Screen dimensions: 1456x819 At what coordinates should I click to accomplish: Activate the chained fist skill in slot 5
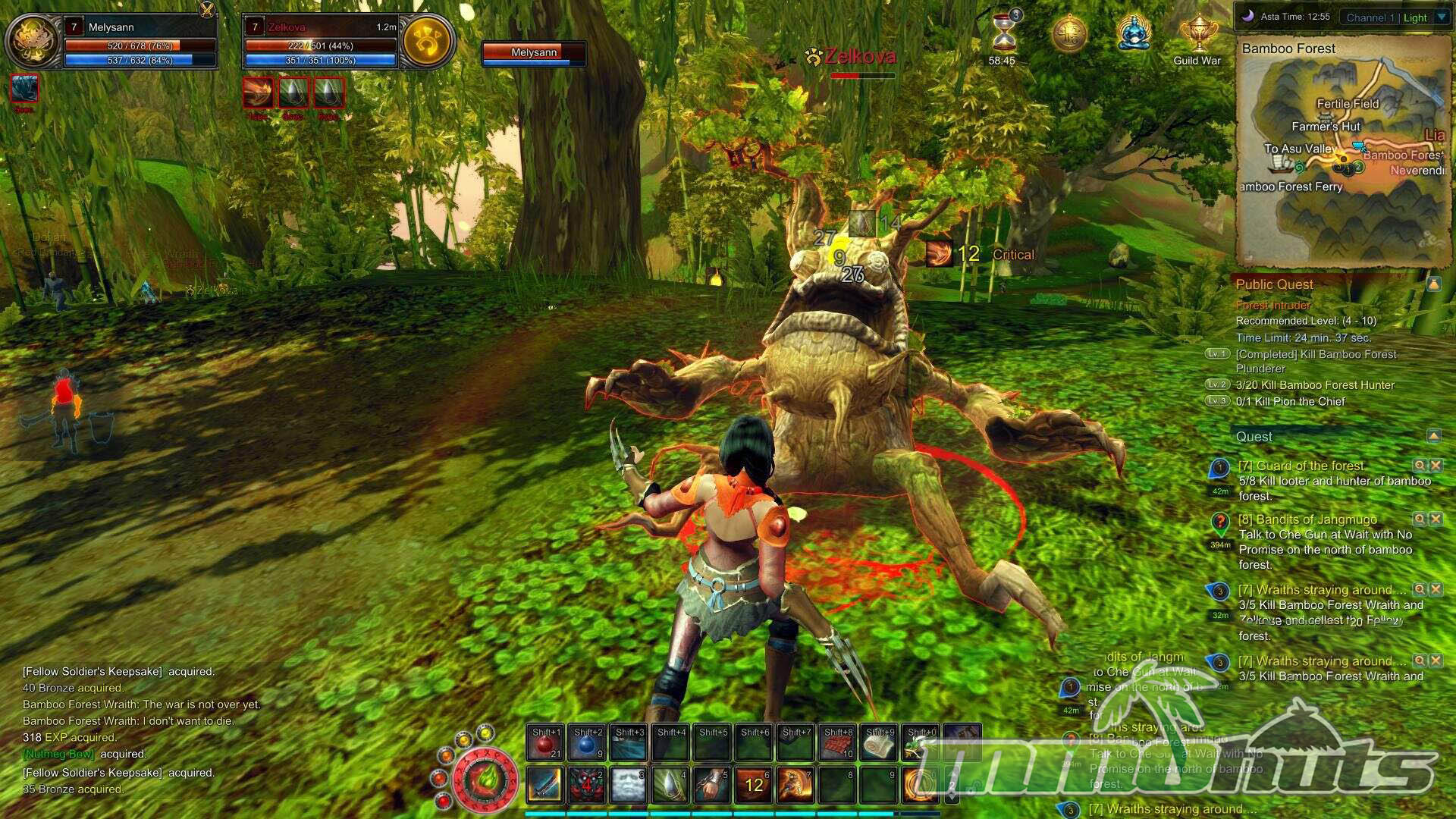click(x=712, y=785)
